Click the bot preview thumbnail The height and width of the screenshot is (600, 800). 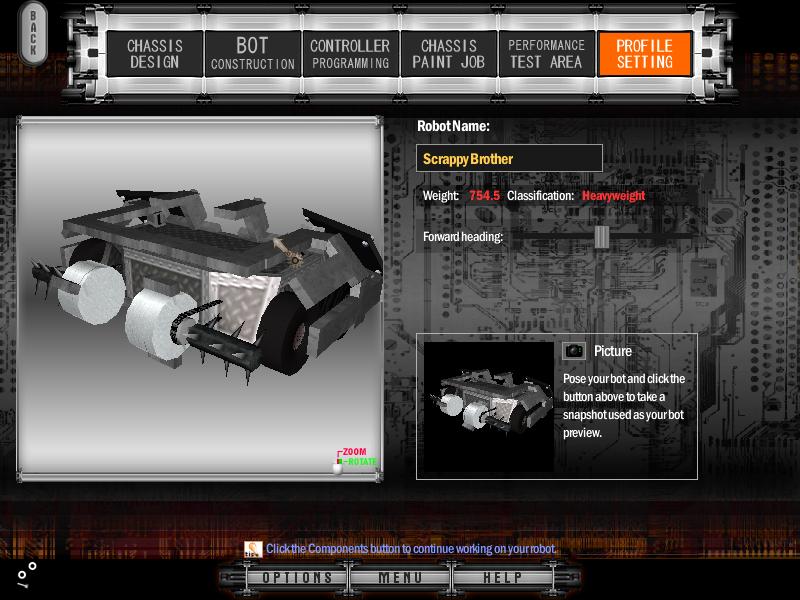pos(488,406)
